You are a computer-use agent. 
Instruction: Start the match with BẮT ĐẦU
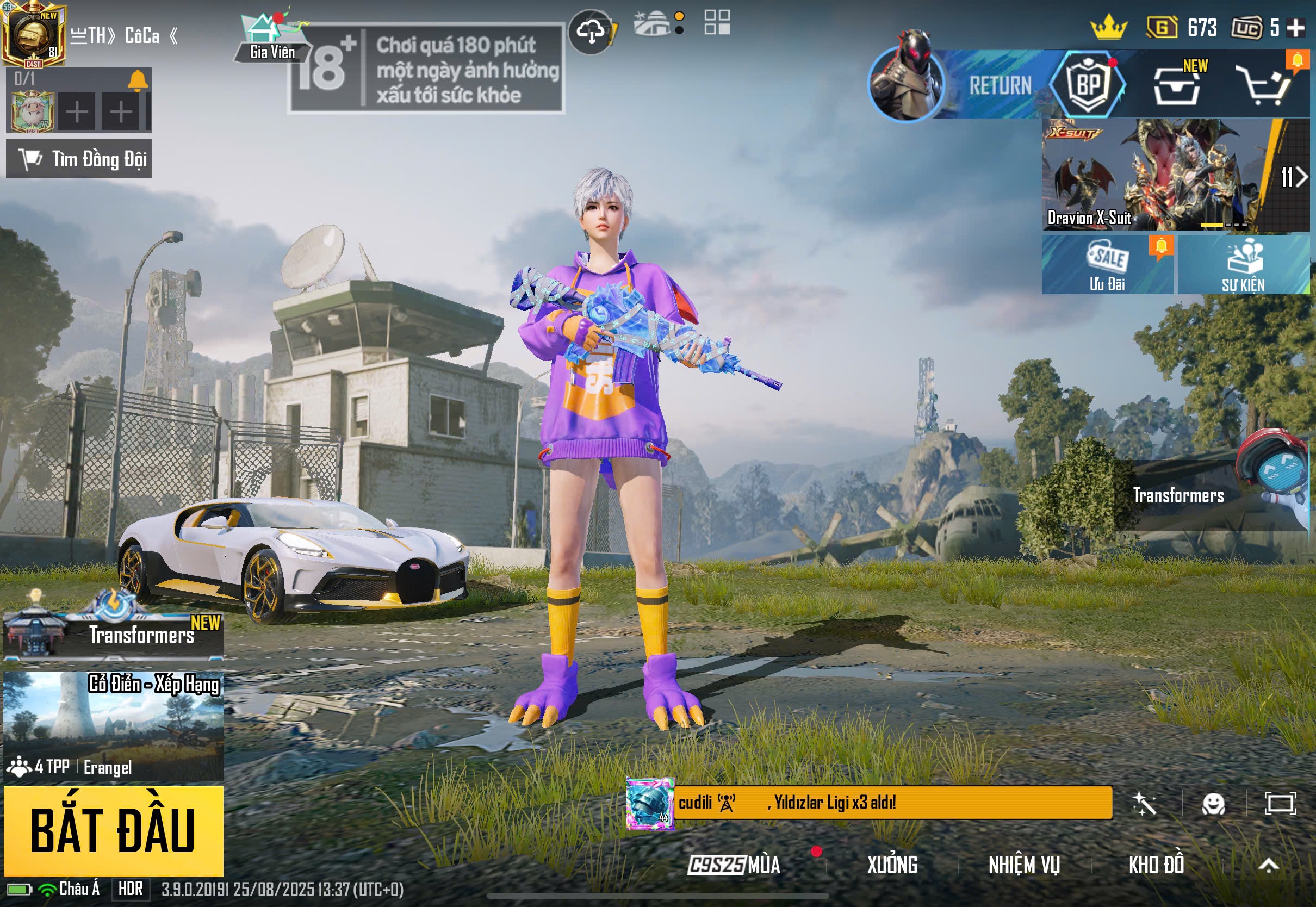tap(113, 831)
